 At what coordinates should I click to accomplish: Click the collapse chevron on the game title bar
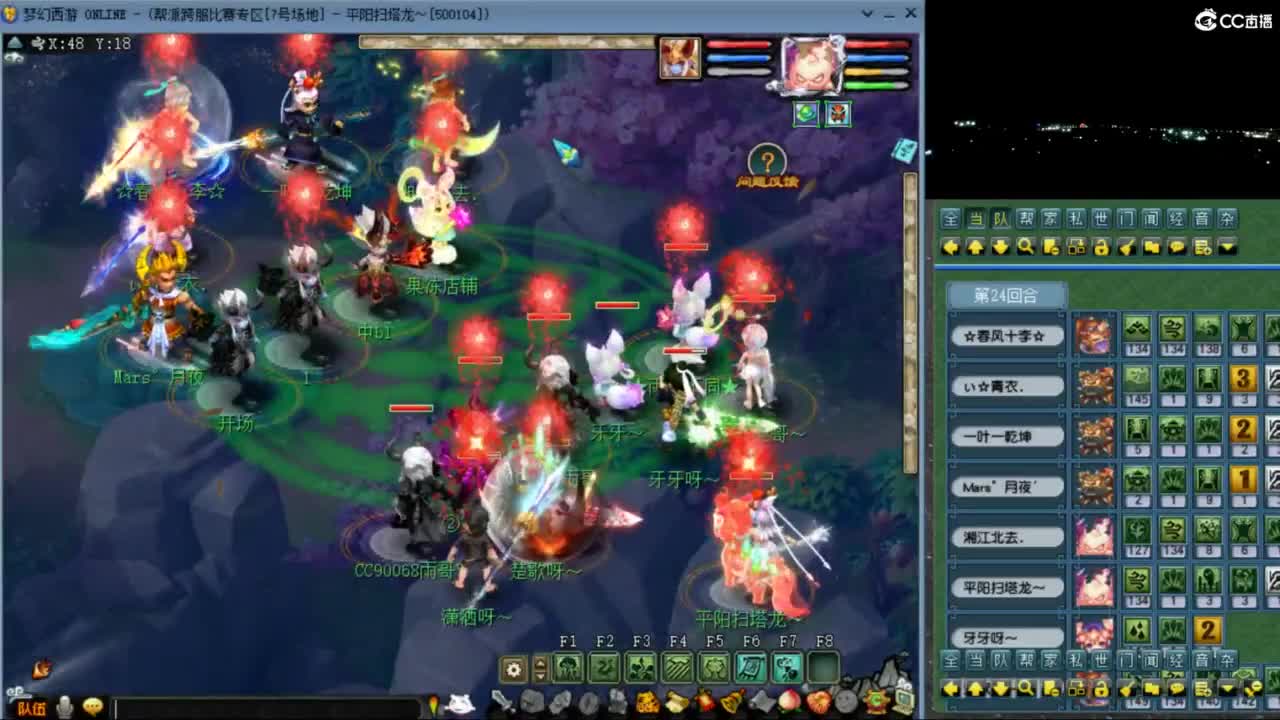867,13
